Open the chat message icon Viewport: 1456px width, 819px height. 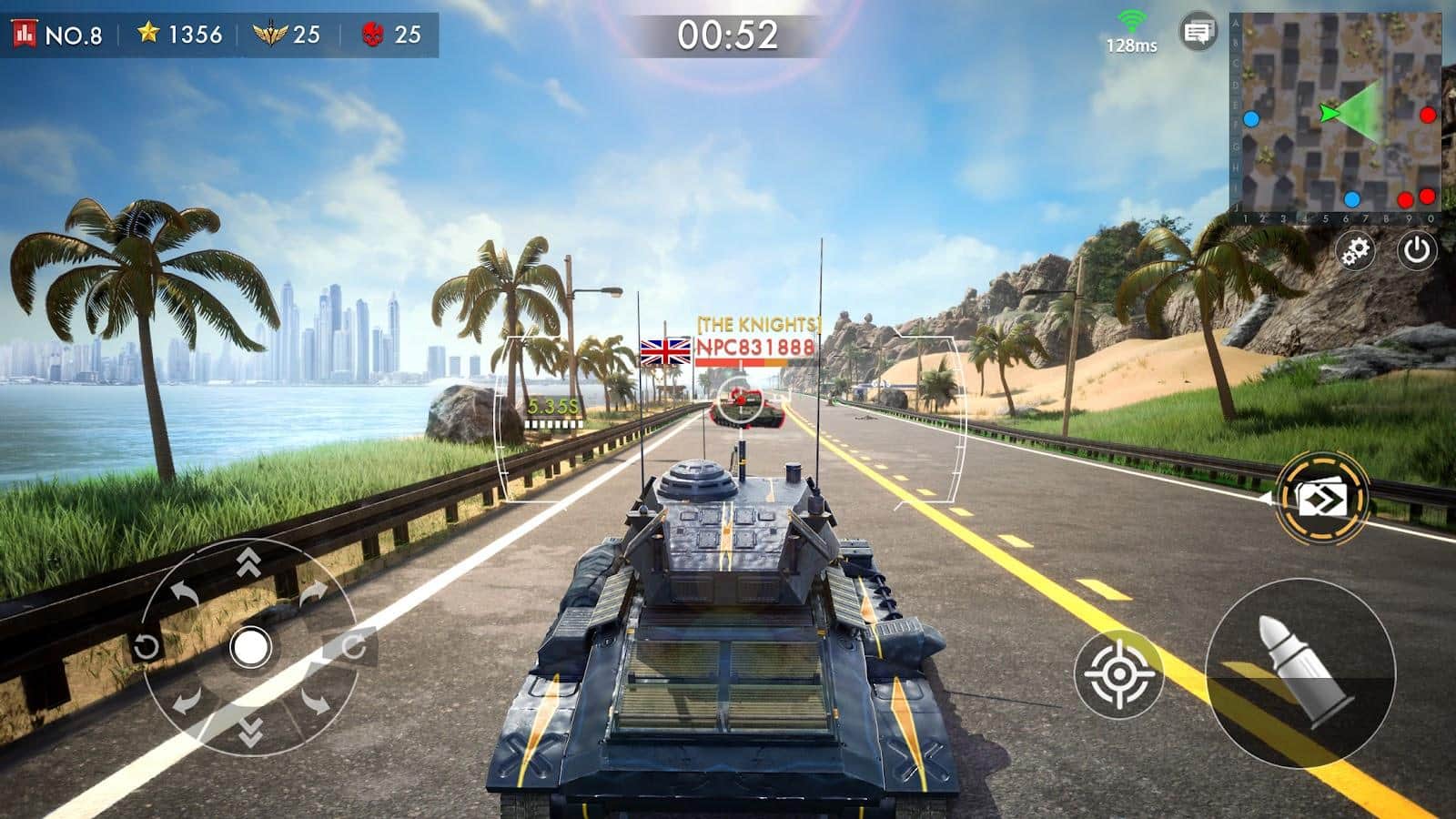1197,30
